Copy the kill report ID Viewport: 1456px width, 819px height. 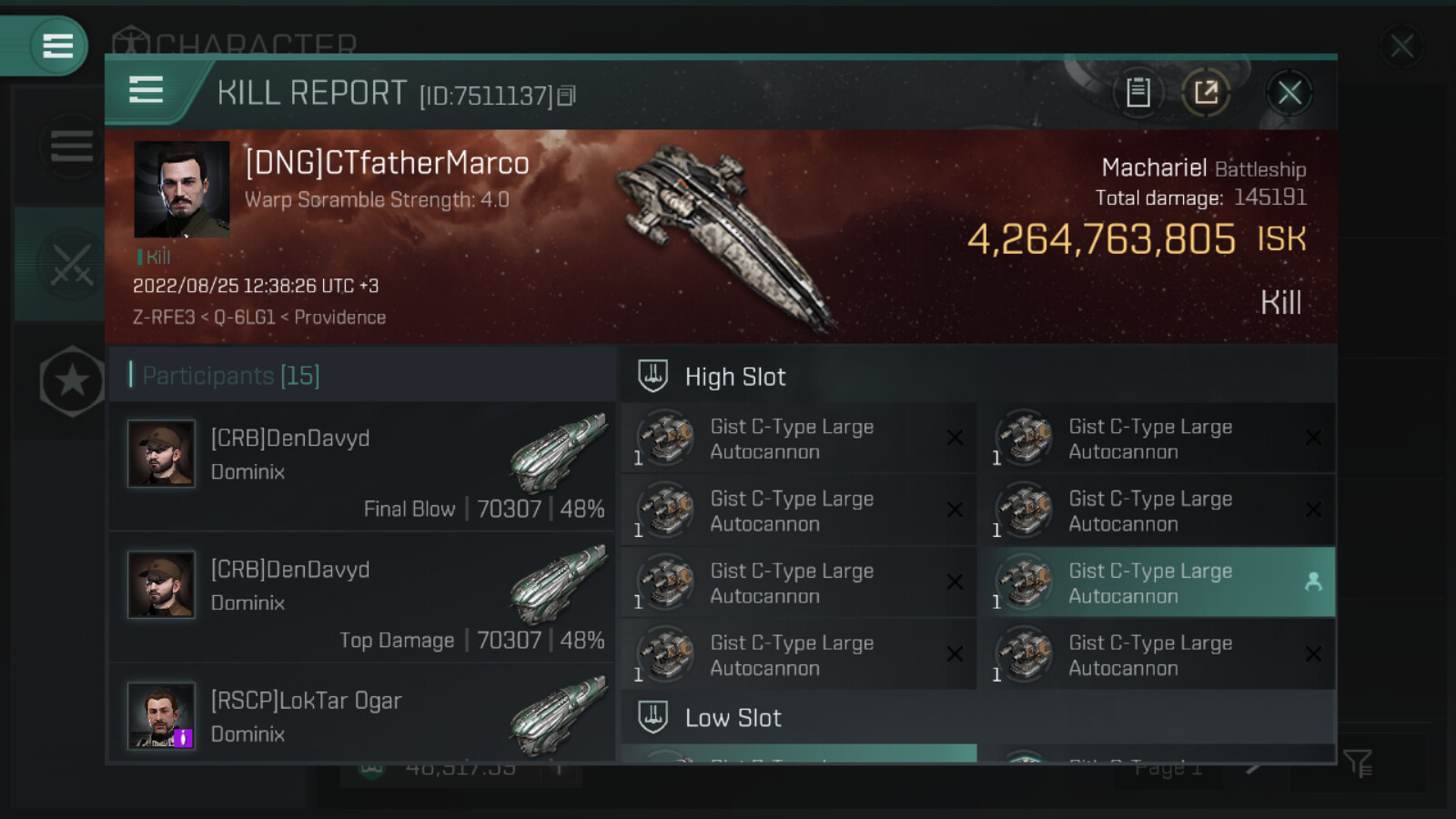tap(566, 96)
